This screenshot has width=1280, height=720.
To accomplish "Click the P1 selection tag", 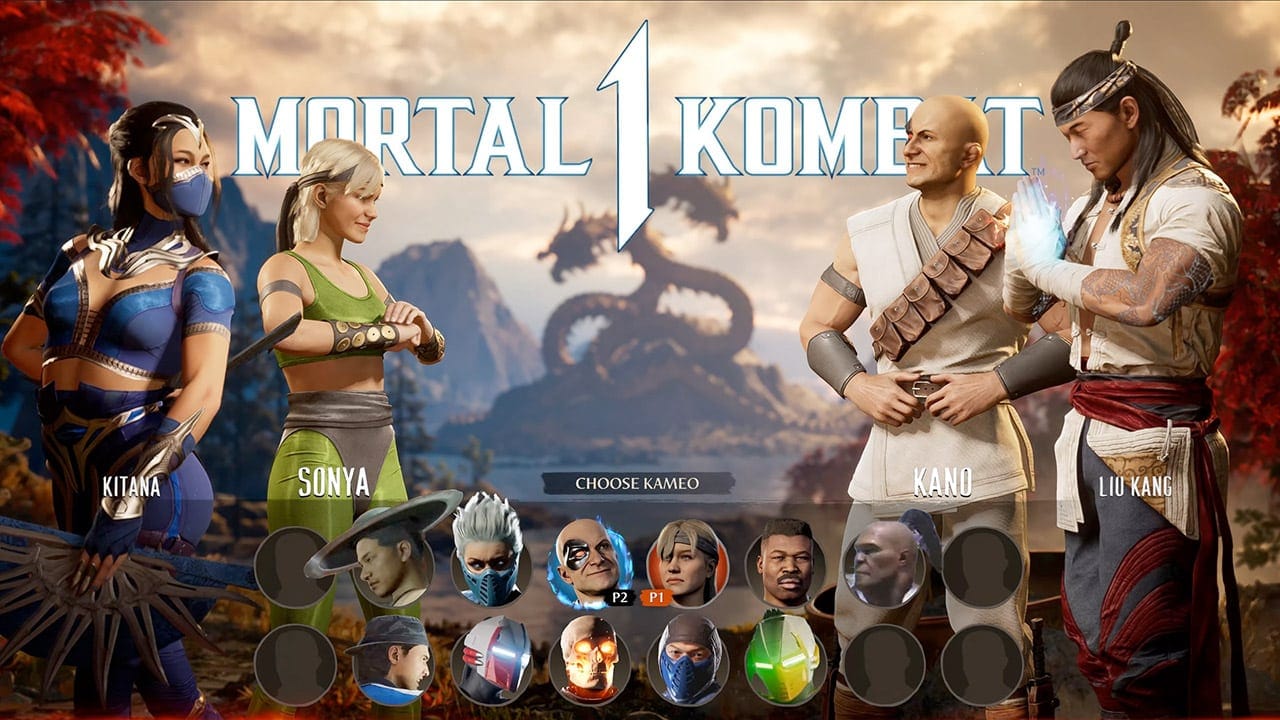I will click(x=659, y=596).
